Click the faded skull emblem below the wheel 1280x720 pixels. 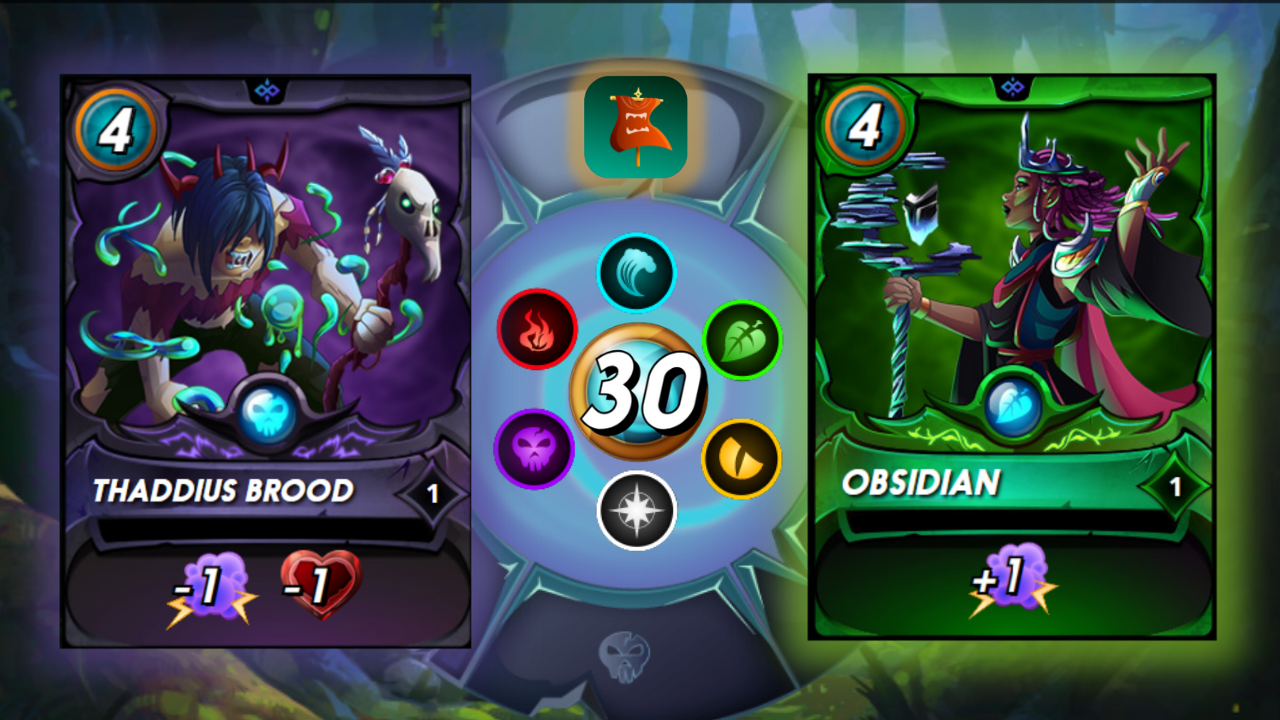pos(624,656)
